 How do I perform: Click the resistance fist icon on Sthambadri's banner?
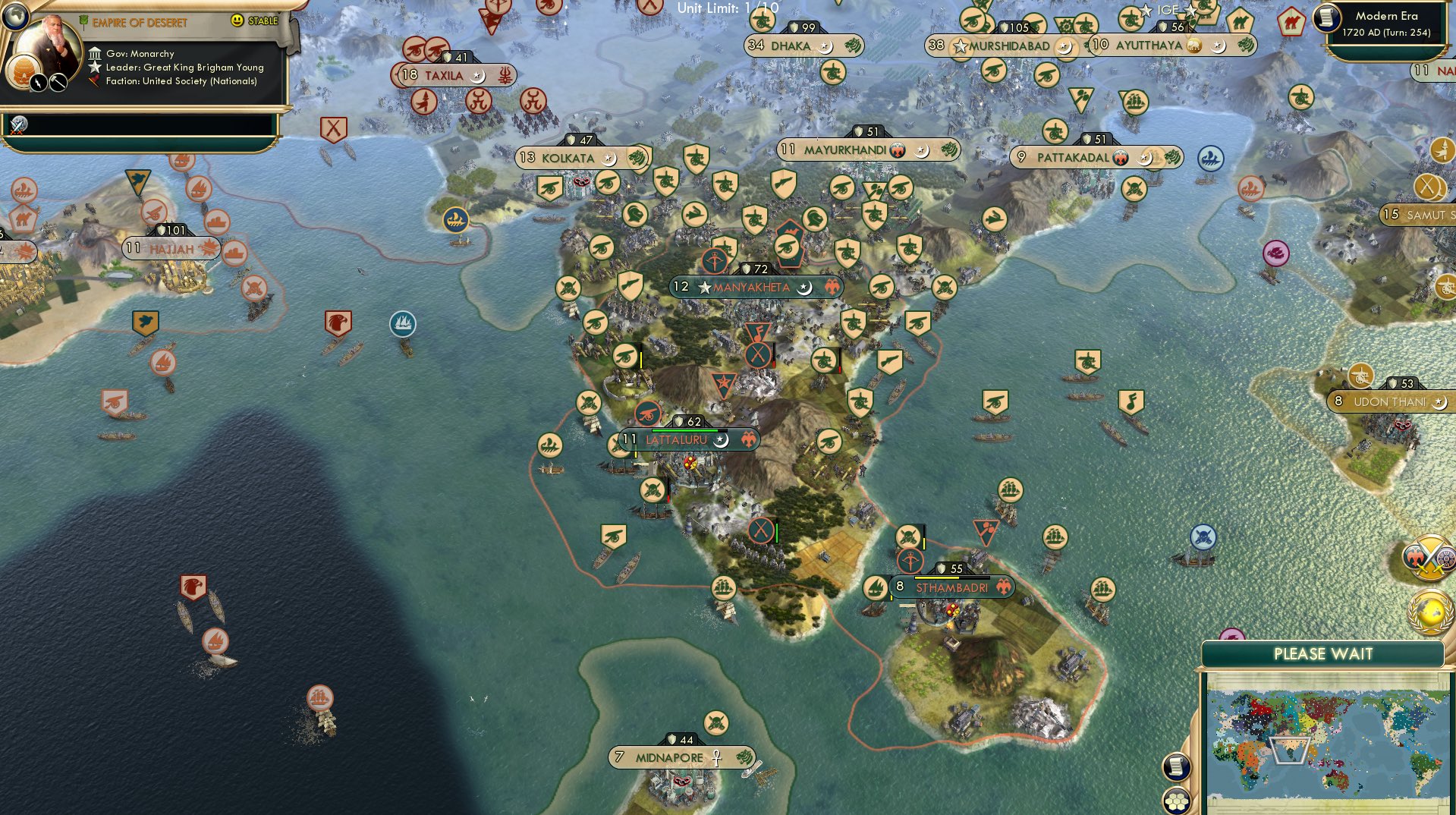click(1004, 587)
